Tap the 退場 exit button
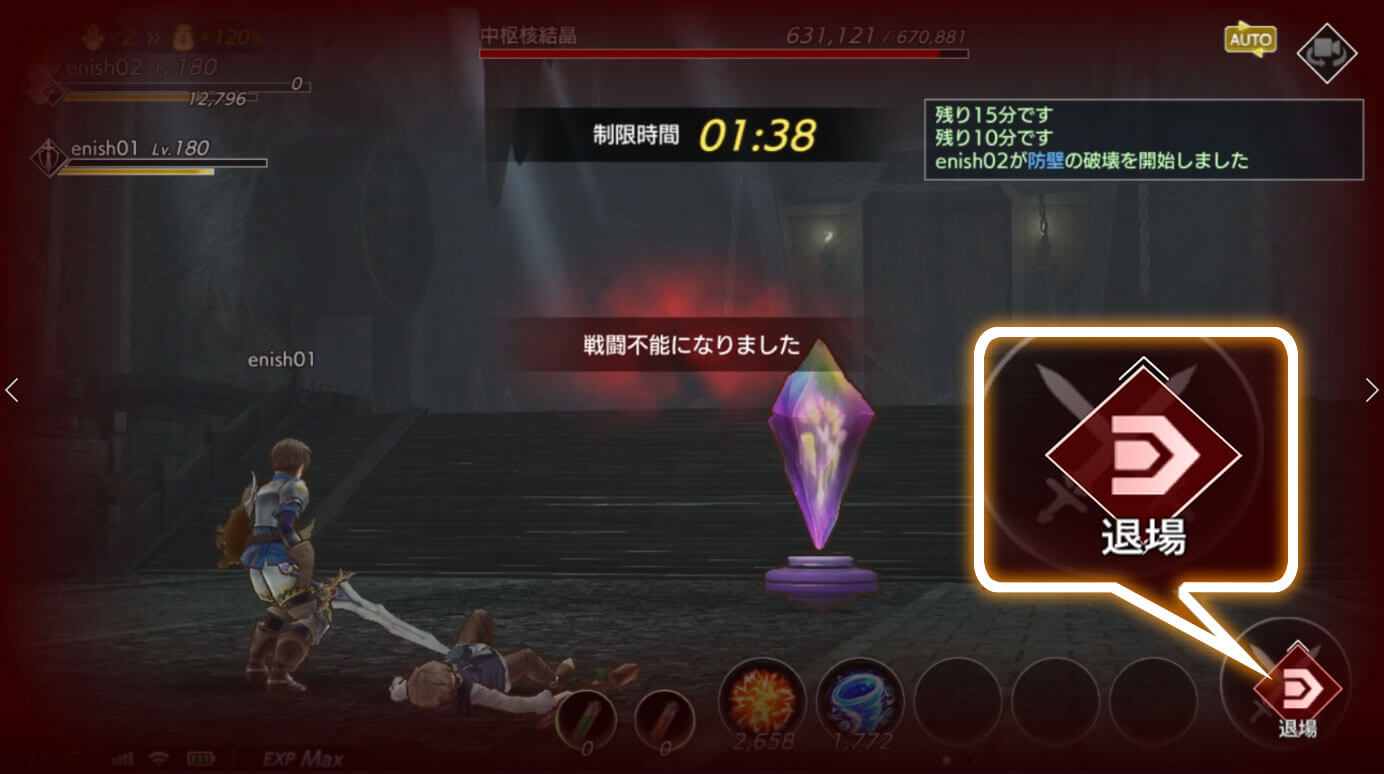The width and height of the screenshot is (1384, 774). [x=1297, y=689]
